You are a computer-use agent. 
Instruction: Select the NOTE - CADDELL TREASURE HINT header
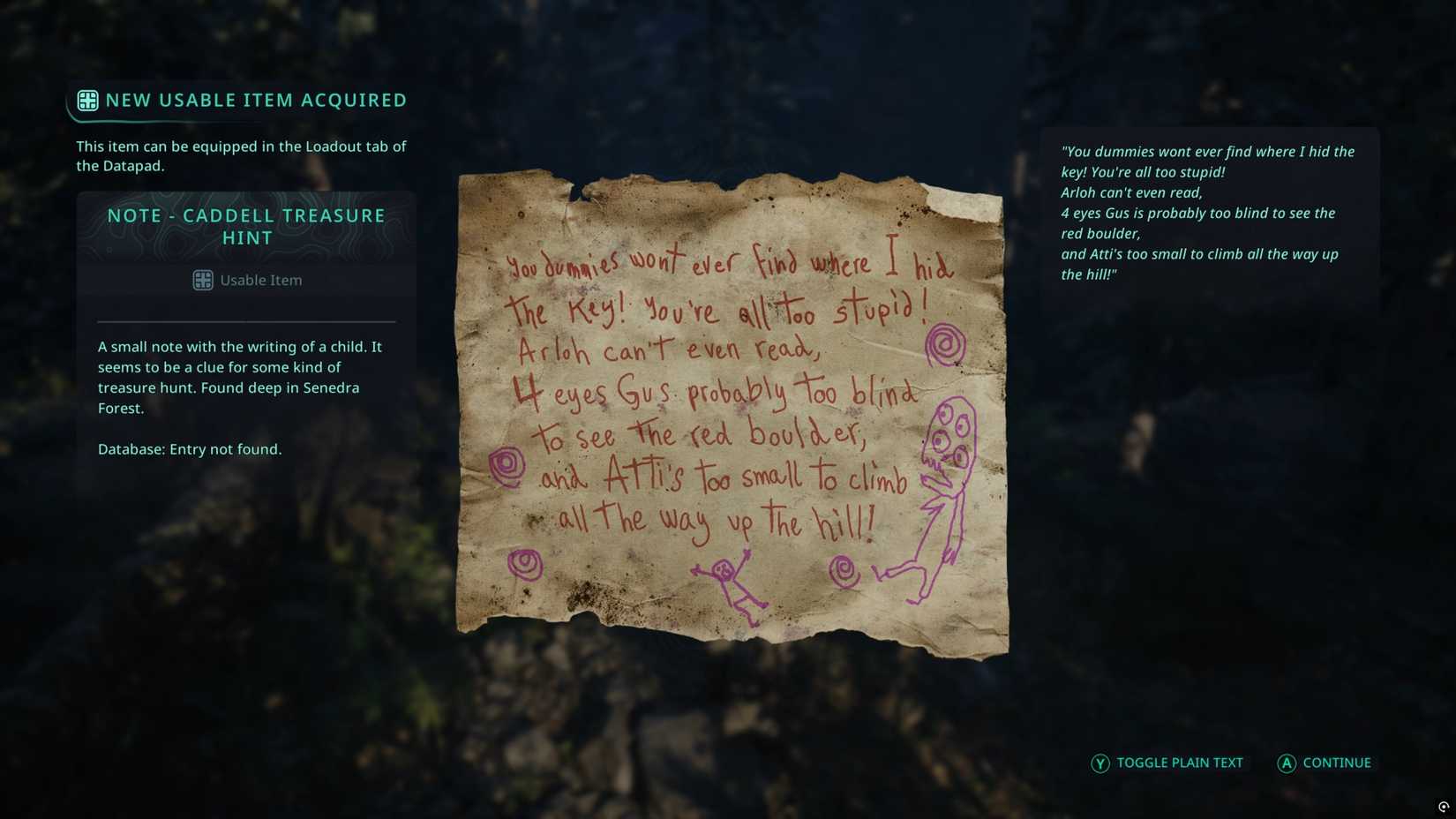(245, 226)
